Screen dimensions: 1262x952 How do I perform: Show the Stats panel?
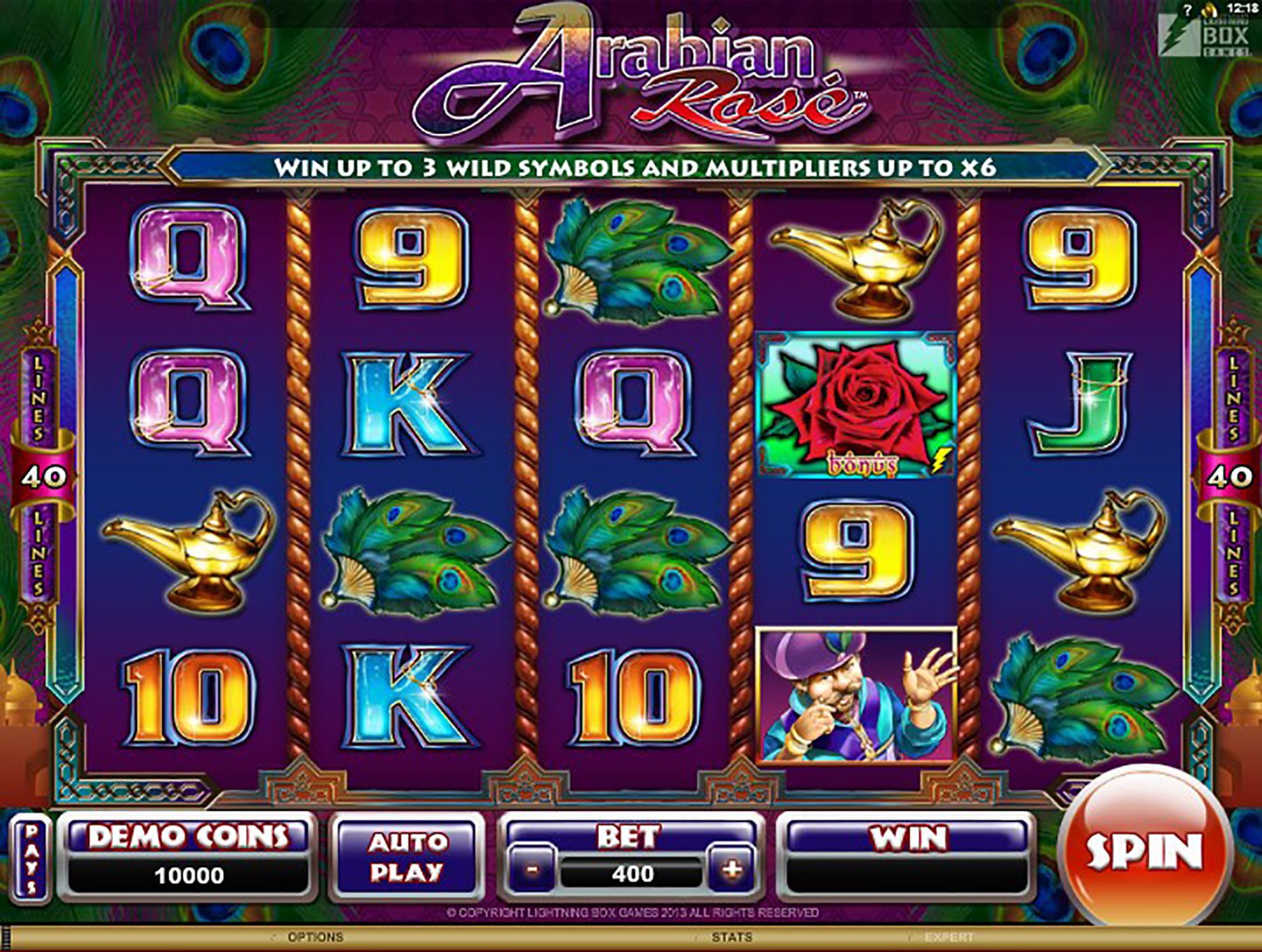click(x=731, y=937)
